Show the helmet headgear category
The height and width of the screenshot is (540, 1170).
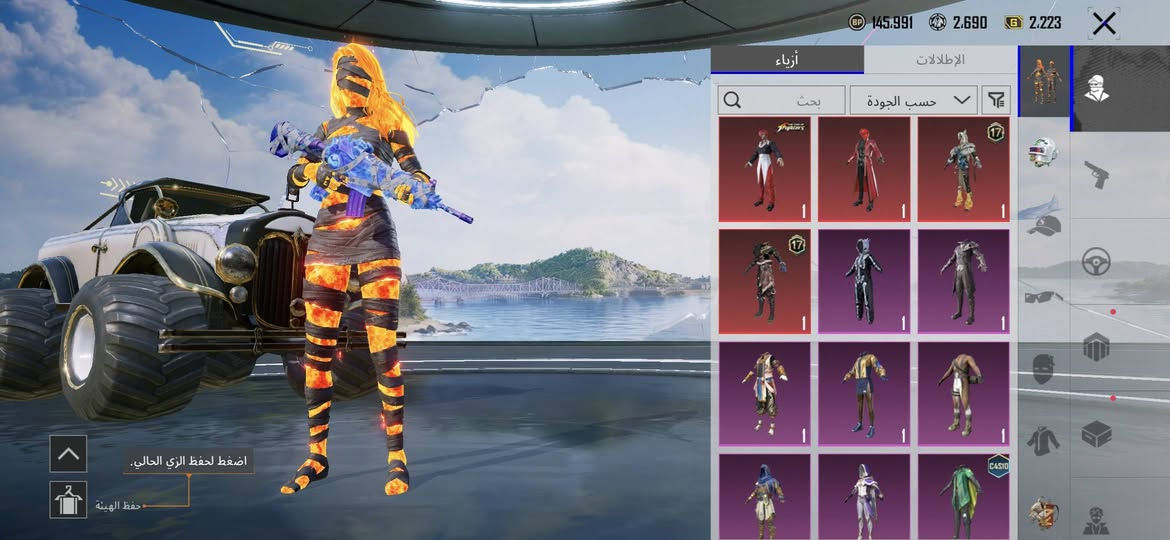(1044, 153)
